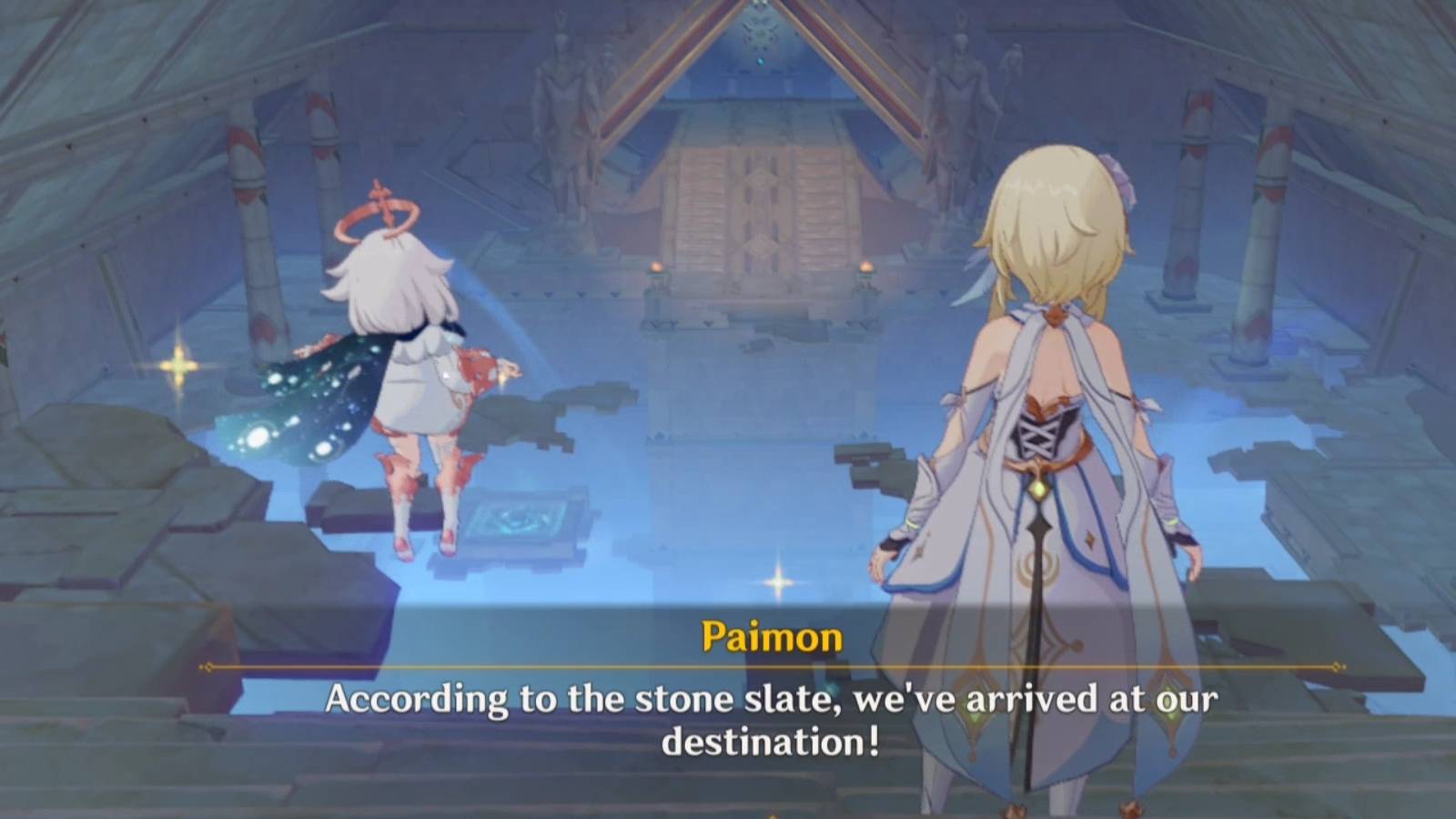This screenshot has height=819, width=1456.
Task: Click the right-side torch by the stairs
Action: (866, 268)
